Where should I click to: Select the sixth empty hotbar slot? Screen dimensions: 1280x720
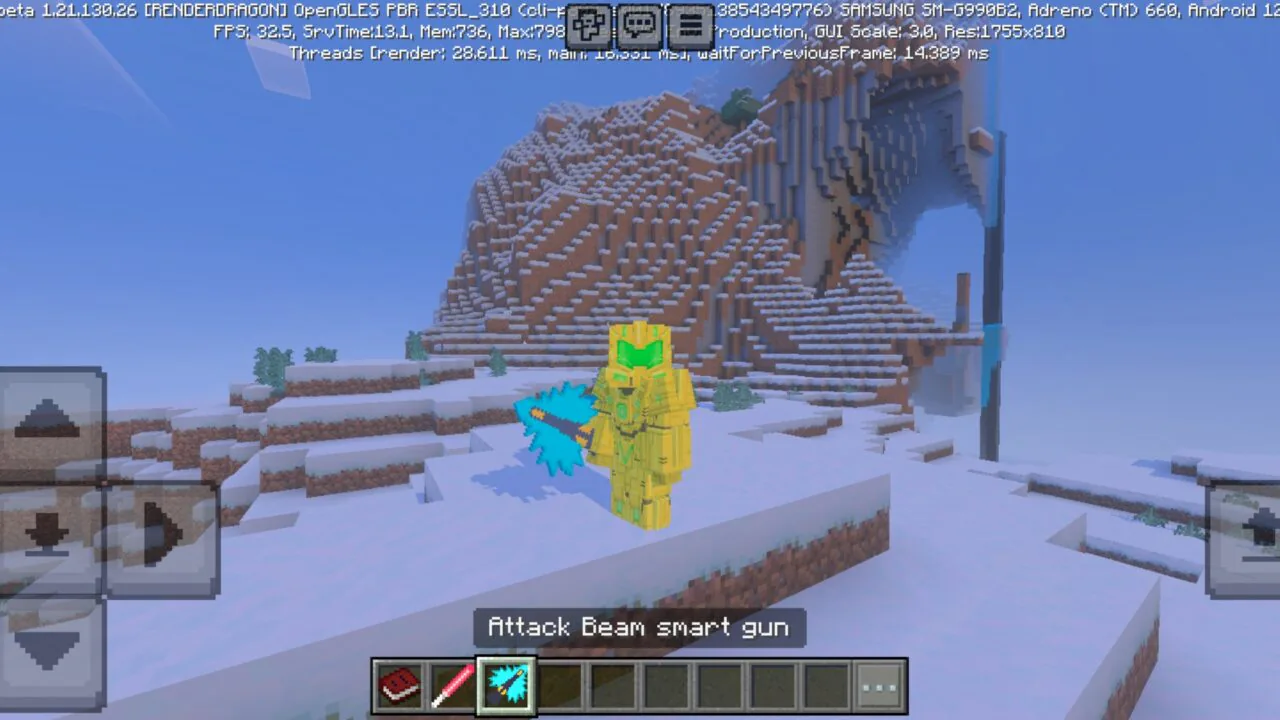click(x=668, y=684)
